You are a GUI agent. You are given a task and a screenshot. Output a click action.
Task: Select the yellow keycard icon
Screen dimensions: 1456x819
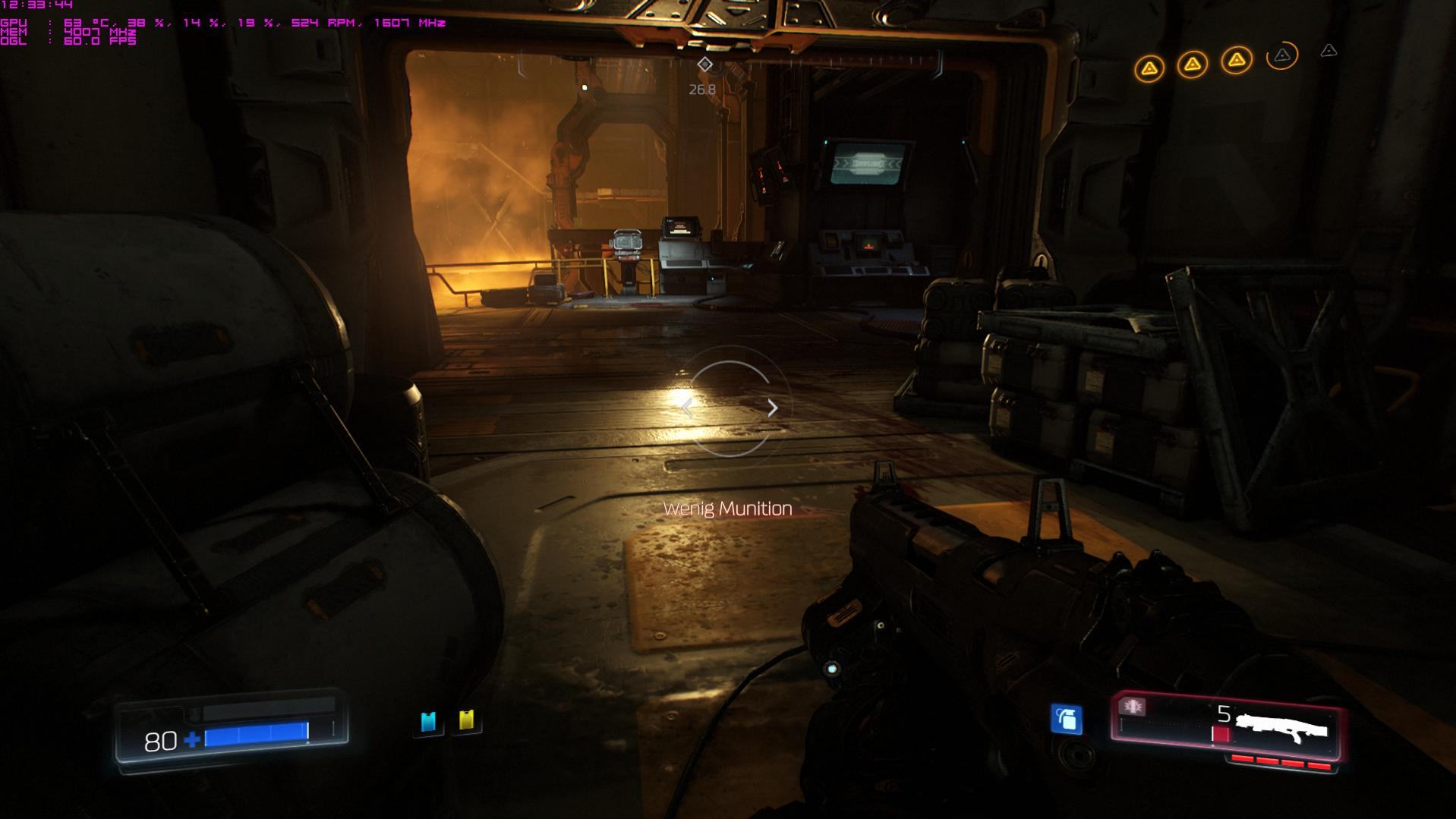(466, 720)
